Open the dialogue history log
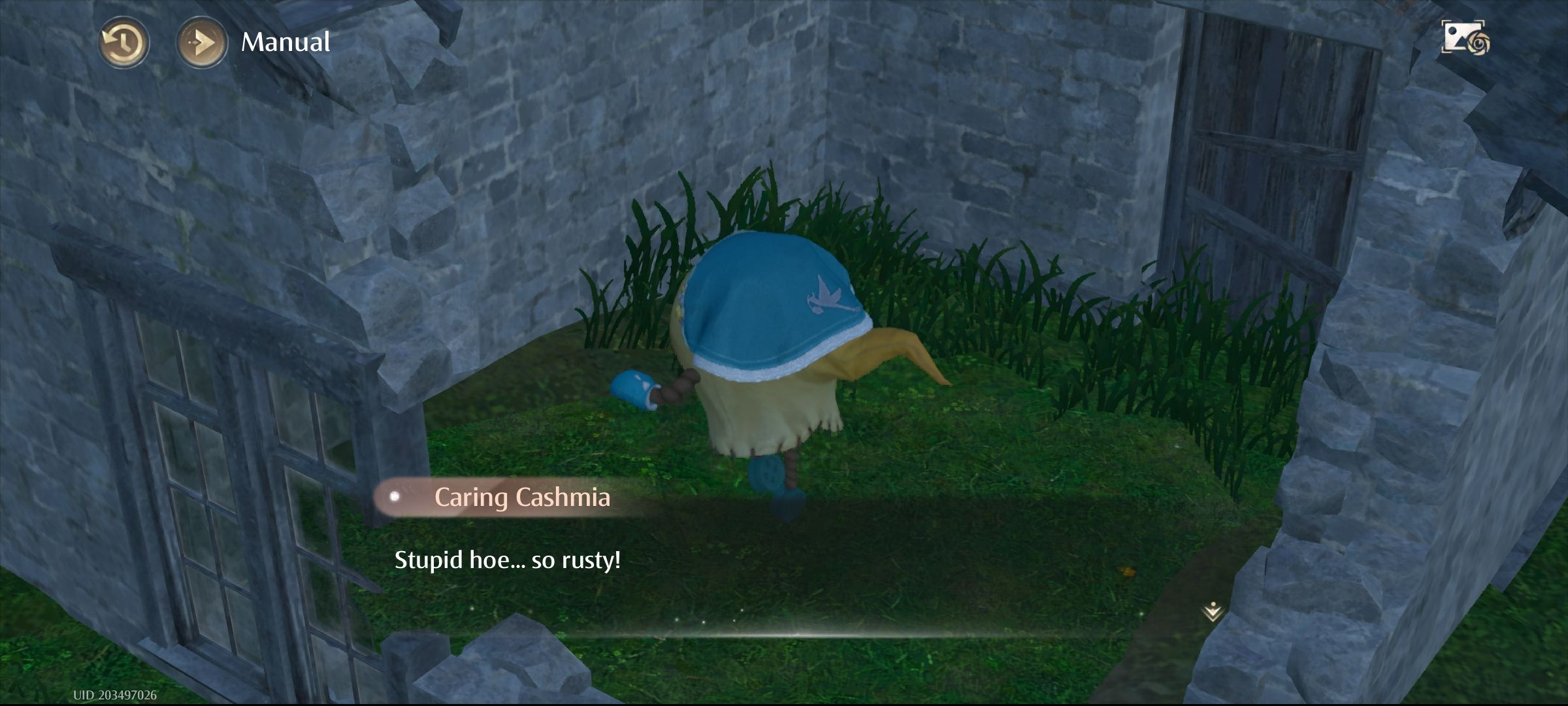Image resolution: width=1568 pixels, height=706 pixels. [x=123, y=42]
